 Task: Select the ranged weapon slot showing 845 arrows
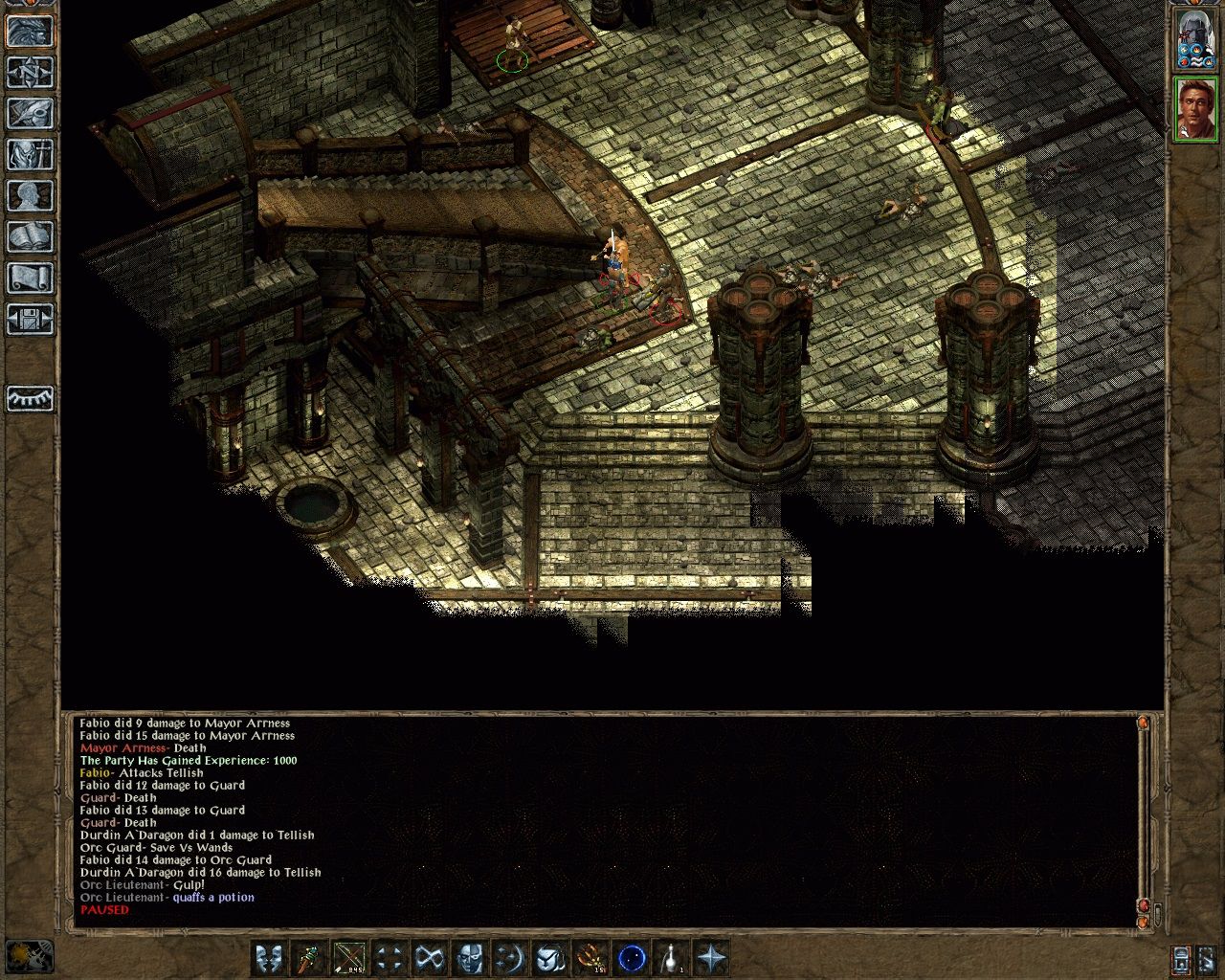[x=347, y=955]
